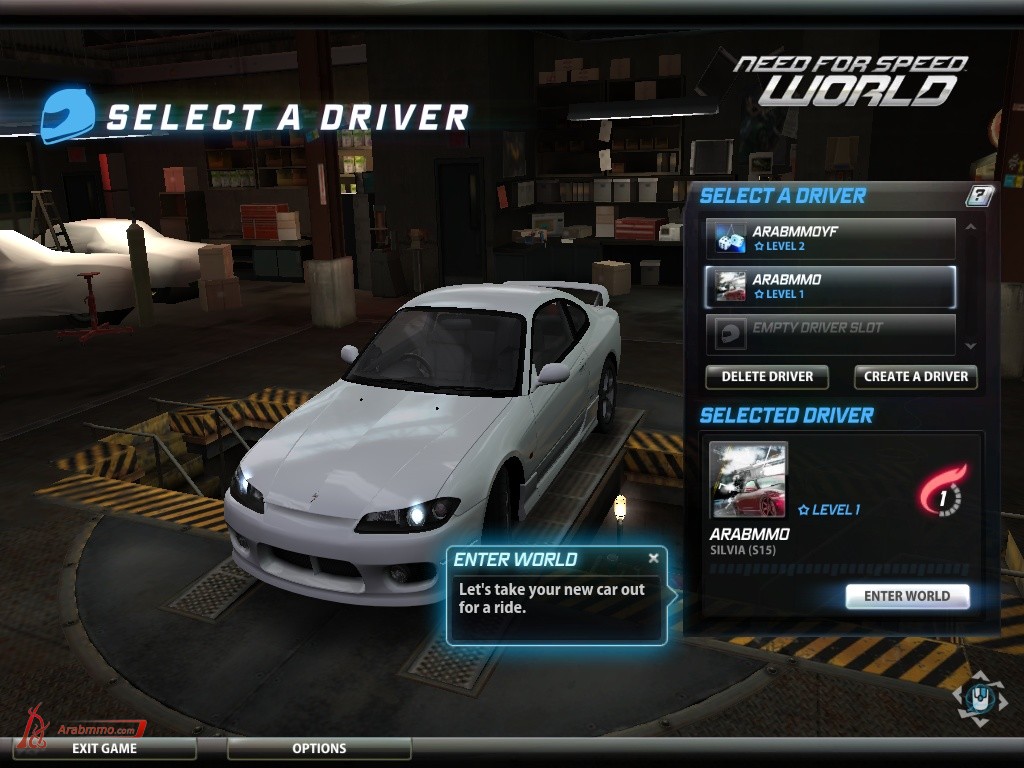Open Create a Driver
Screen dimensions: 1024x768
(915, 377)
